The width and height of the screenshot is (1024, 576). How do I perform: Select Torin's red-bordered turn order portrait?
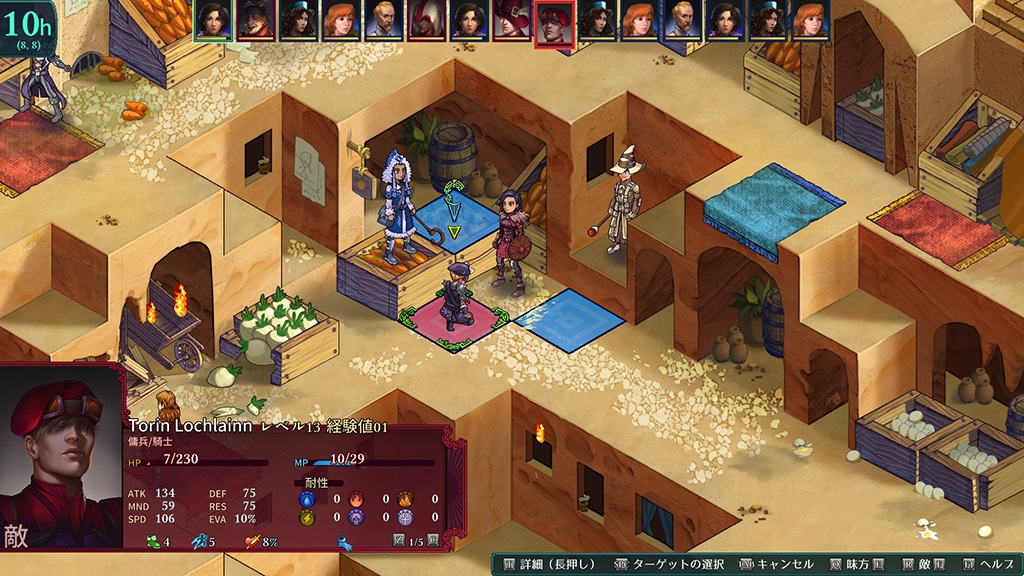coord(554,22)
